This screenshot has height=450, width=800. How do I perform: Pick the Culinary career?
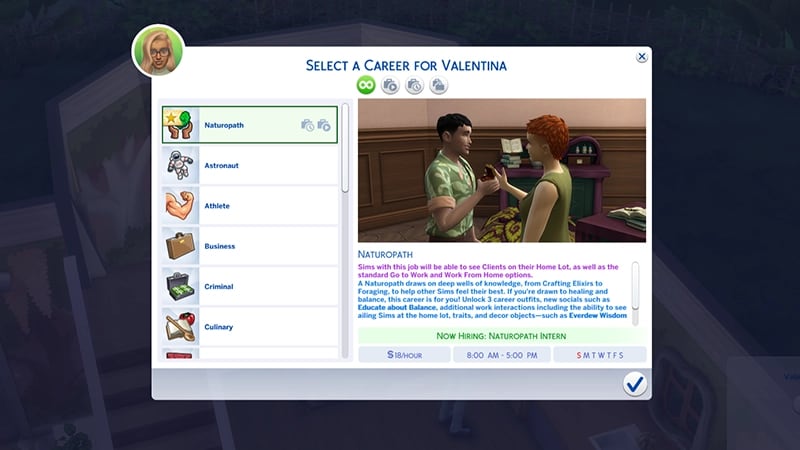click(x=250, y=327)
